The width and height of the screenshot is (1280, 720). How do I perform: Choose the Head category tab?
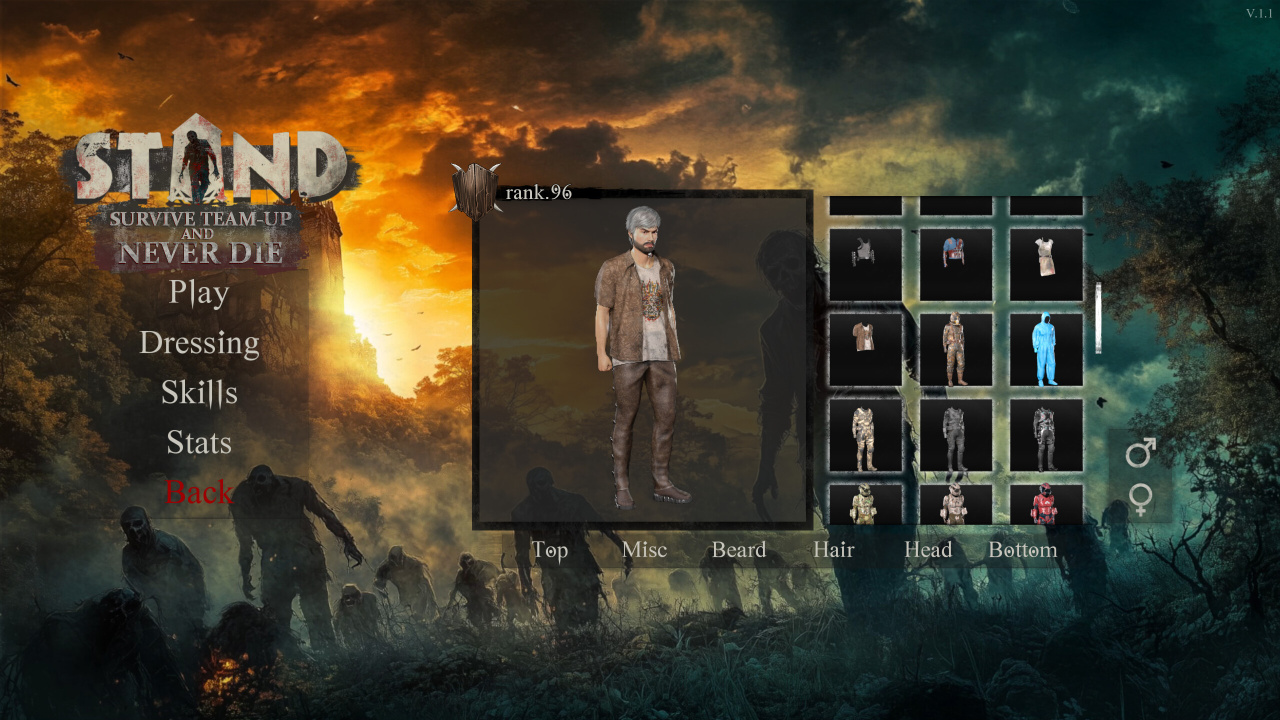pos(928,550)
